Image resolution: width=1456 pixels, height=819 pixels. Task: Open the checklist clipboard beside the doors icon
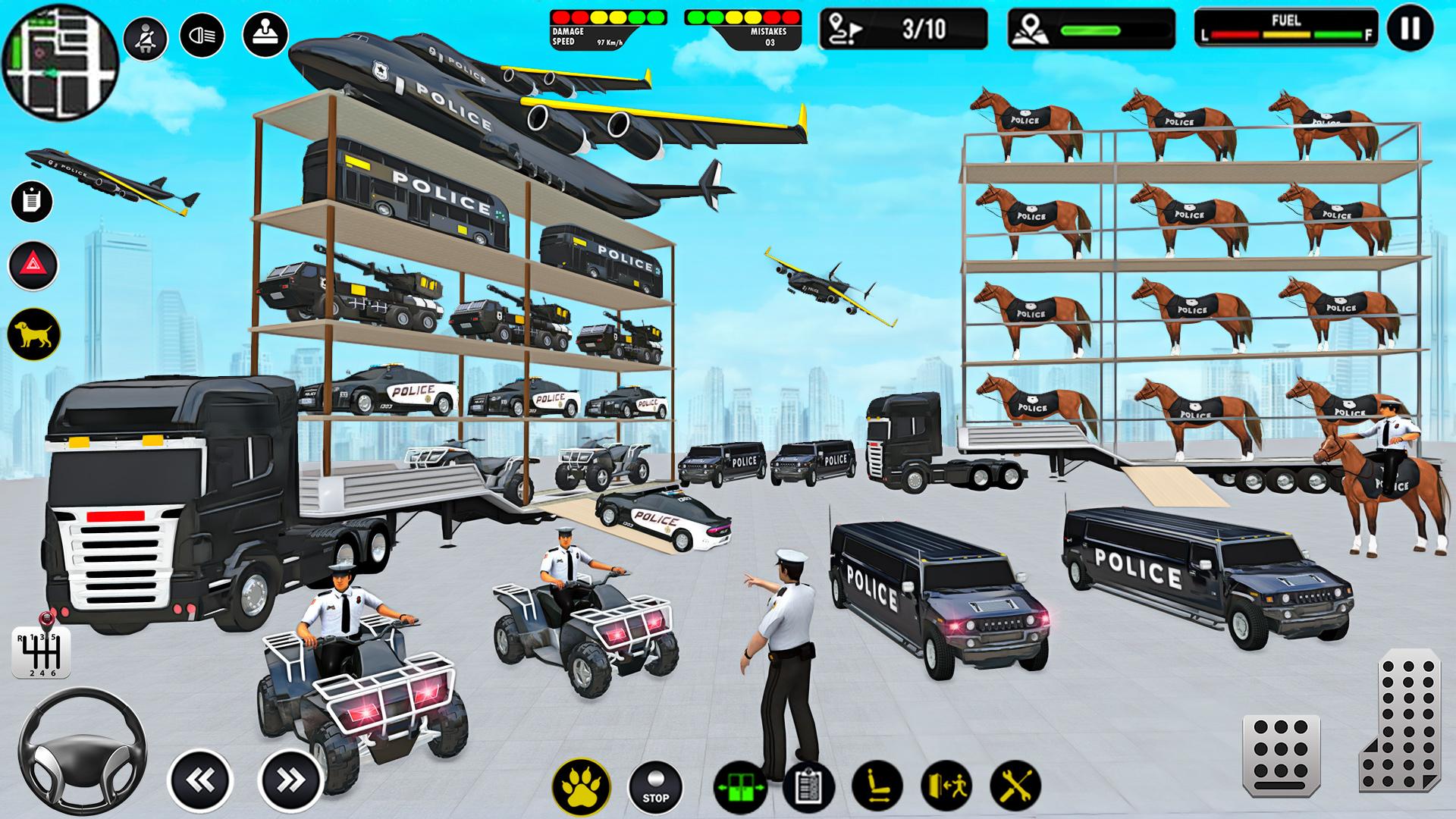tap(808, 788)
